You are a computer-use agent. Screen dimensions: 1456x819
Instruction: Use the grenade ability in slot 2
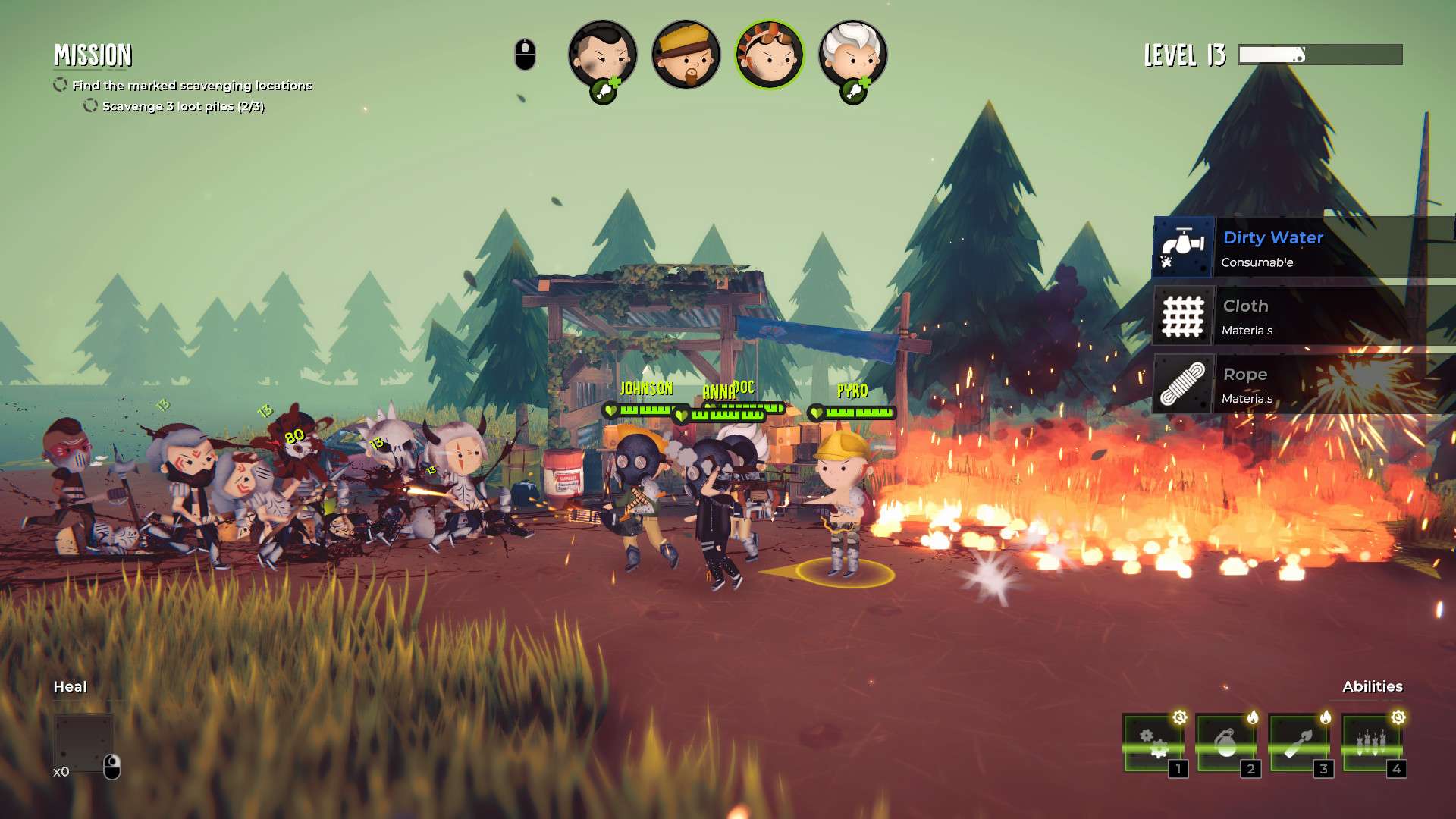[x=1225, y=743]
